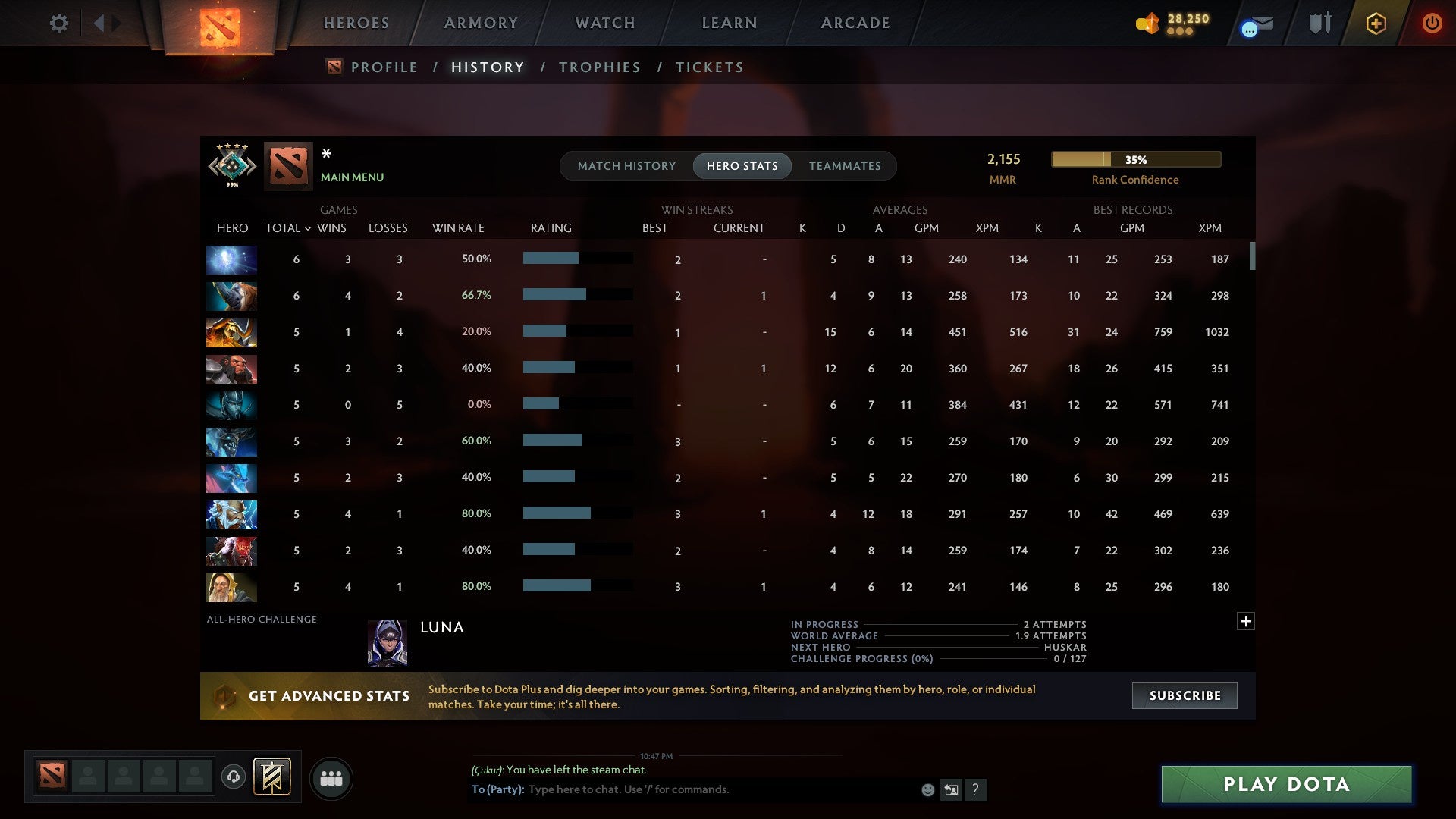Screen dimensions: 1456x819
Task: Open the settings gear
Action: point(59,23)
